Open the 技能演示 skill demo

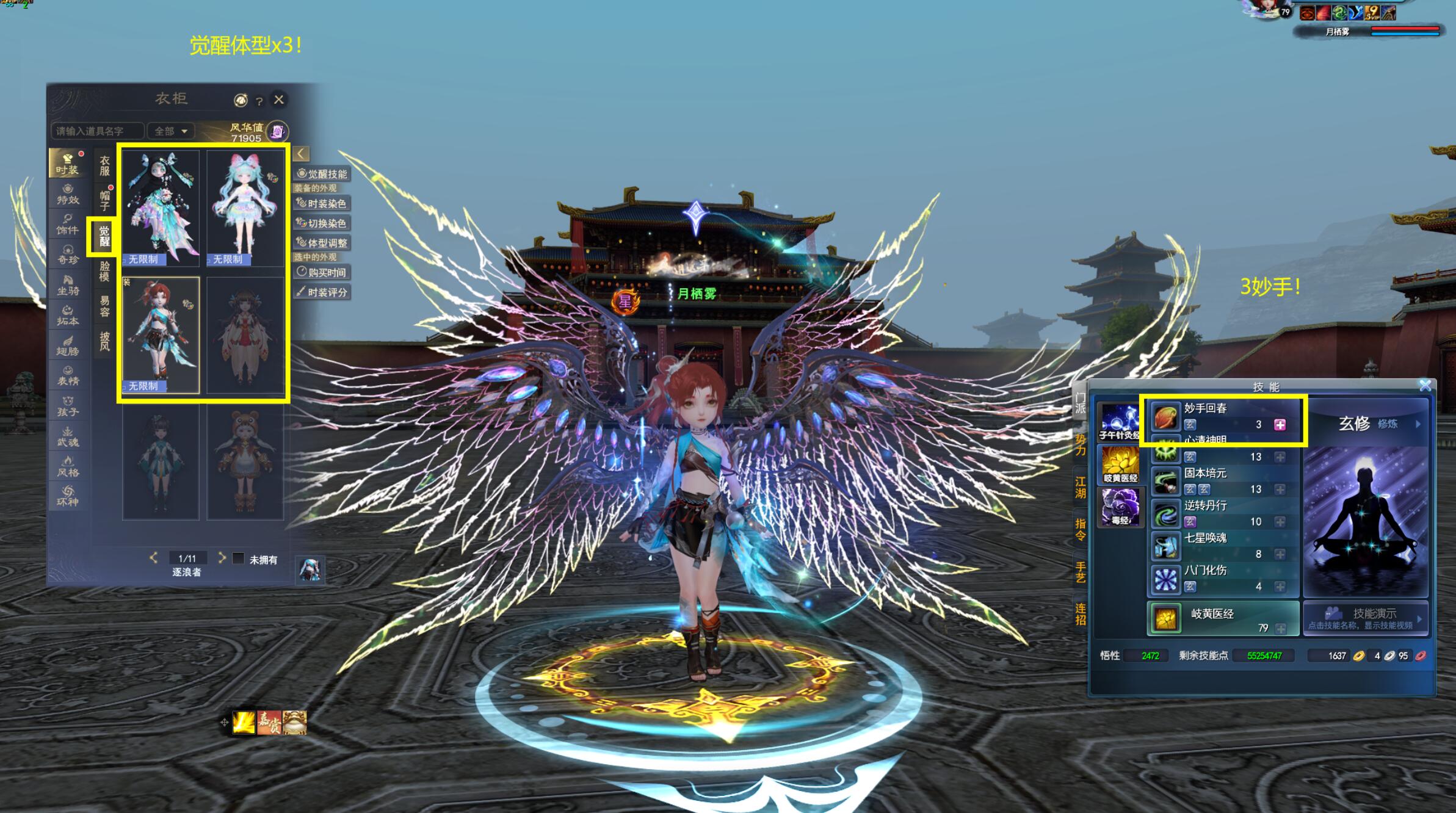[1365, 618]
